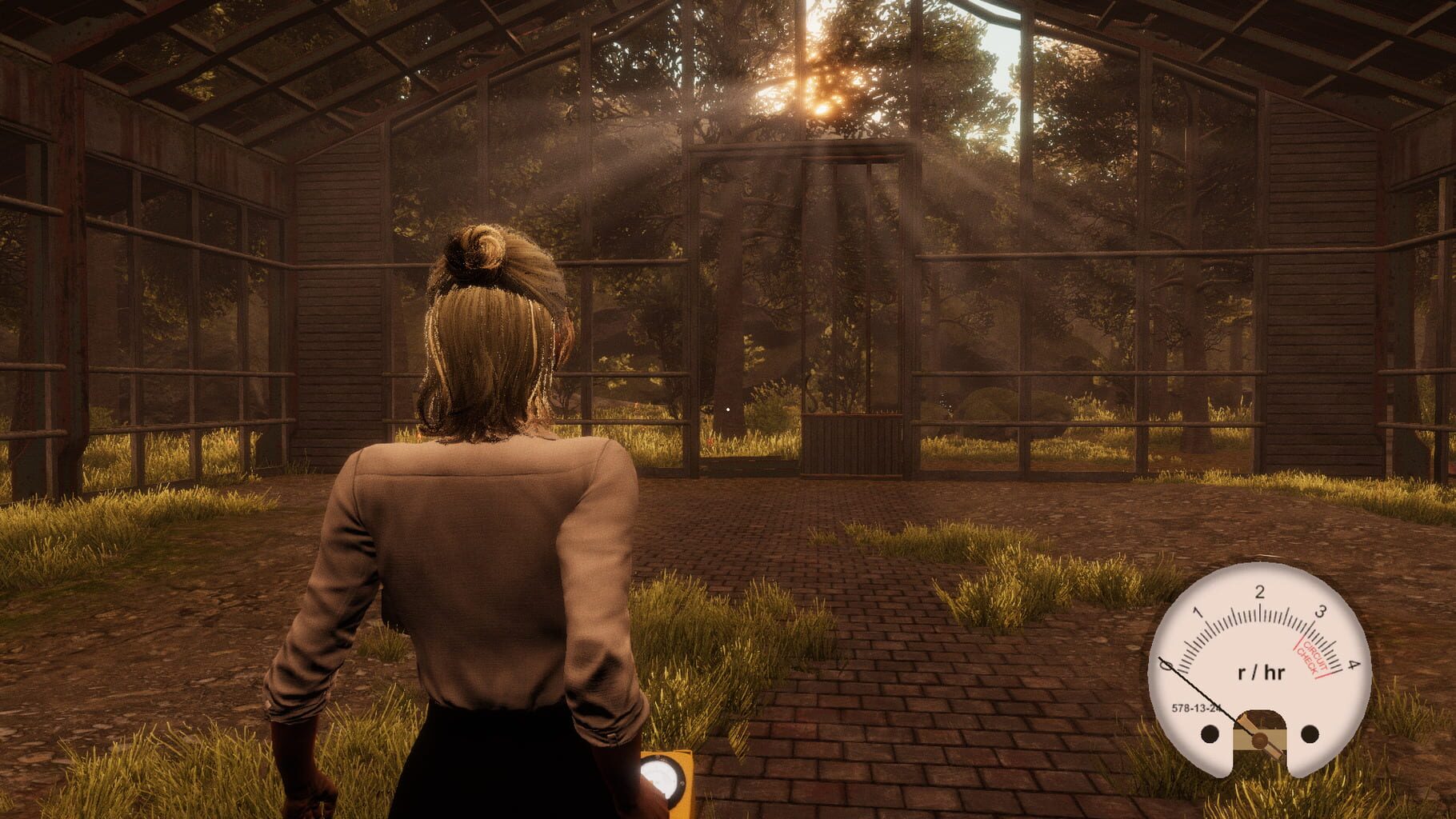Click the brass pivot hub of the gauge needle

point(1261,741)
